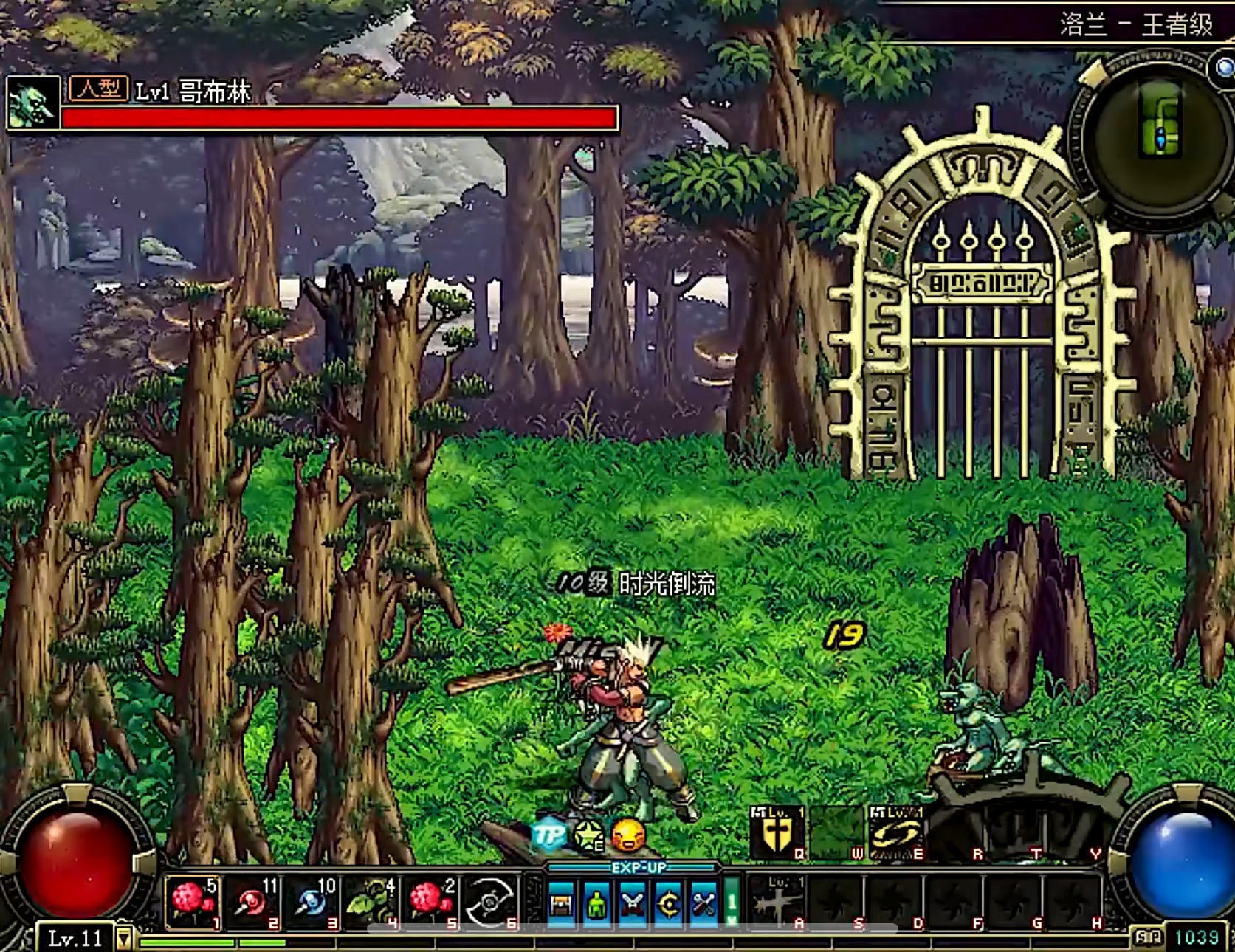Screen dimensions: 1235x952
Task: Click the crossed swords menu button
Action: coord(633,903)
